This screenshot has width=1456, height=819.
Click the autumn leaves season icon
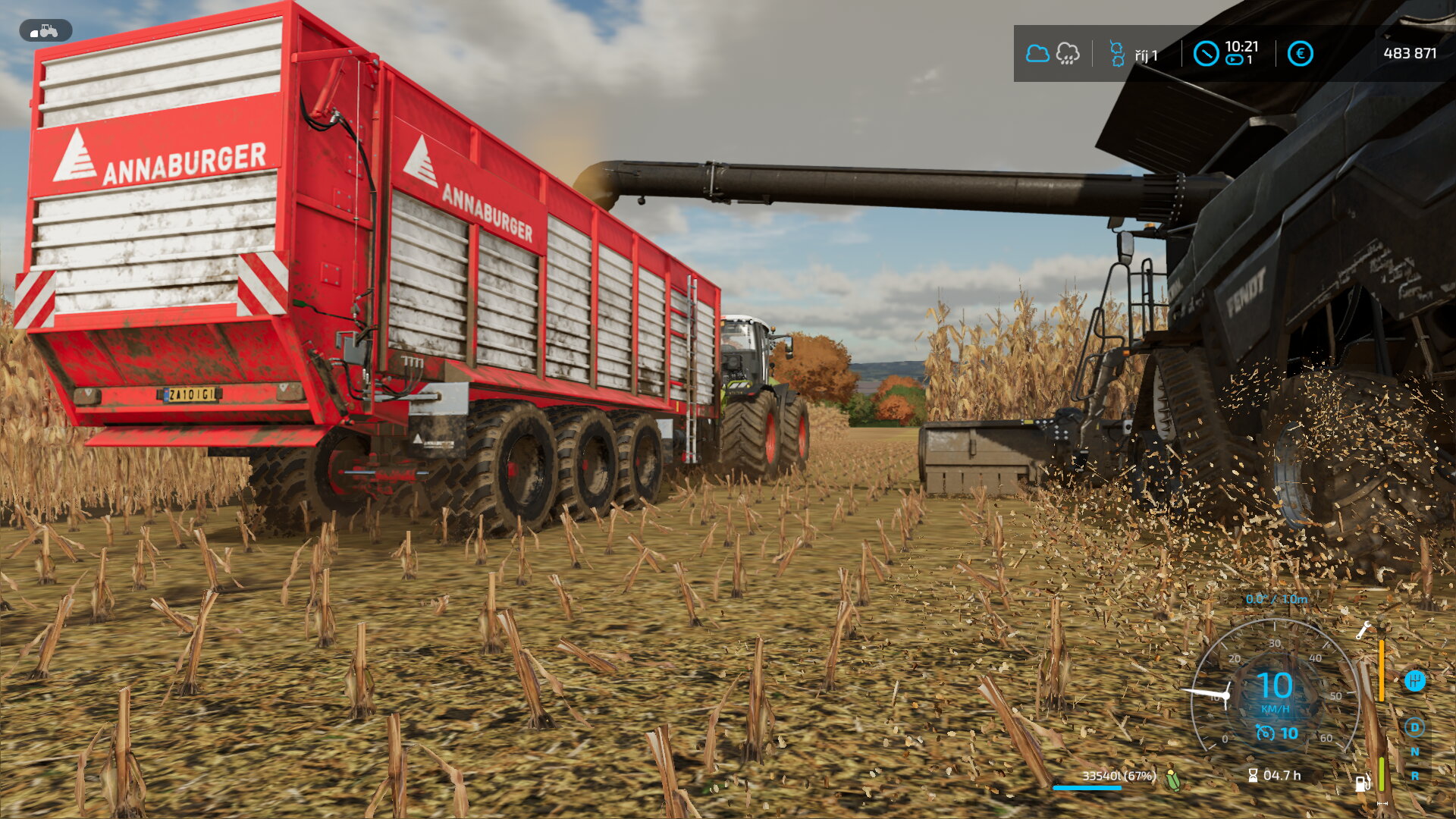[1117, 54]
